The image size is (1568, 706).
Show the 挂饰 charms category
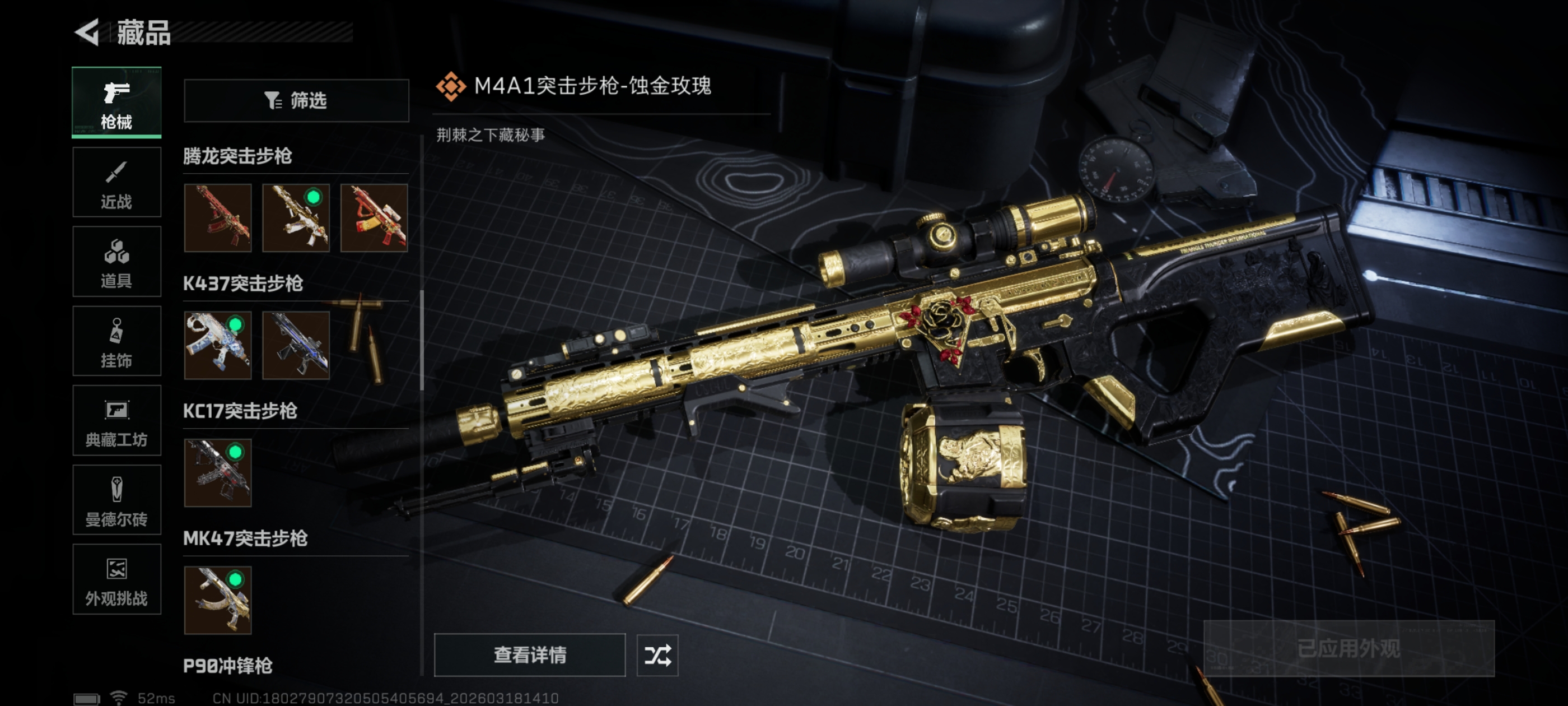coord(116,341)
